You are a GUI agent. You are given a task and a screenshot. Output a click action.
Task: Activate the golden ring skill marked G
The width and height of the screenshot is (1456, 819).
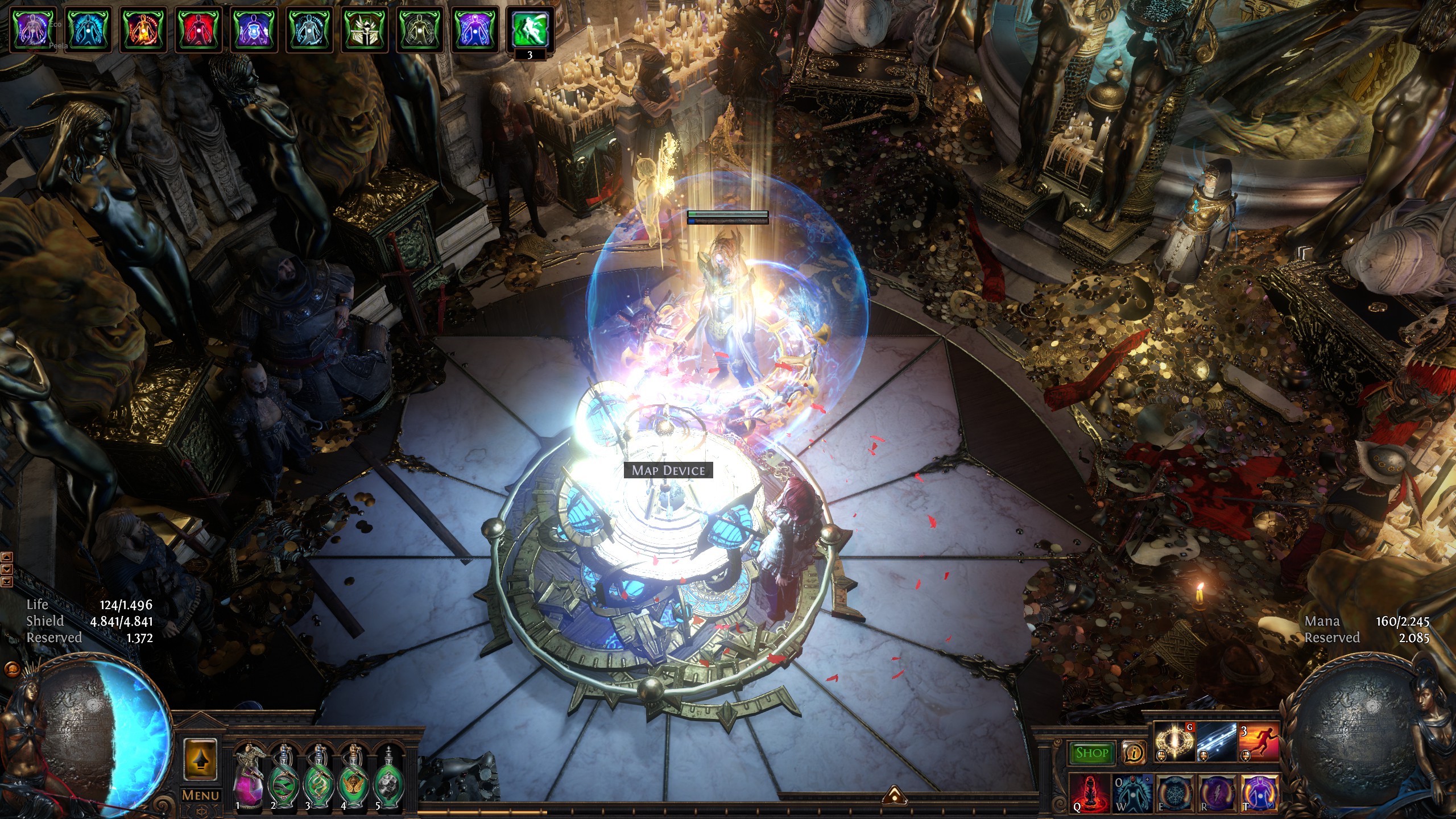1174,742
